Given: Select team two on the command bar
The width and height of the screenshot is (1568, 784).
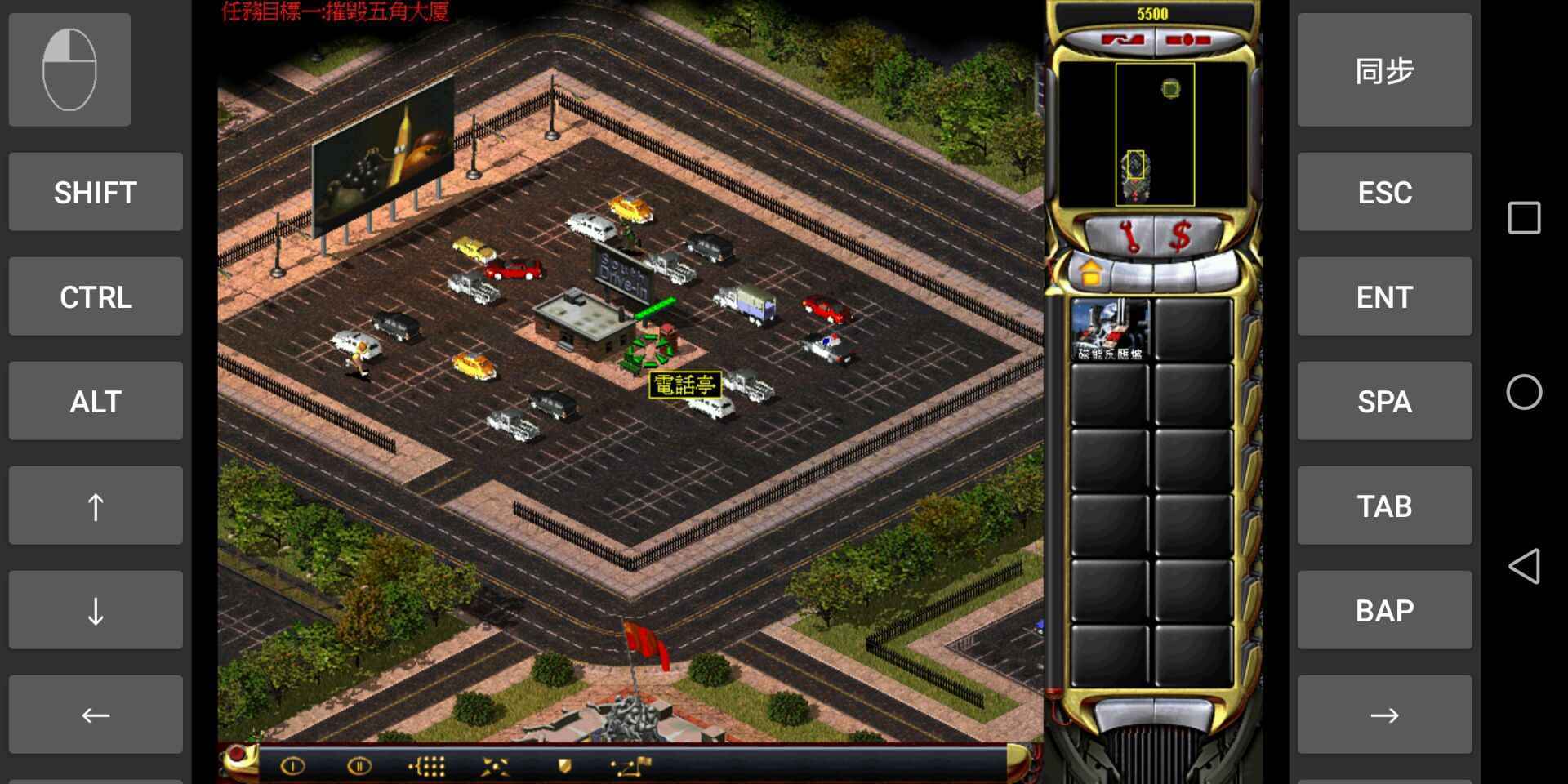Looking at the screenshot, I should click(x=359, y=766).
